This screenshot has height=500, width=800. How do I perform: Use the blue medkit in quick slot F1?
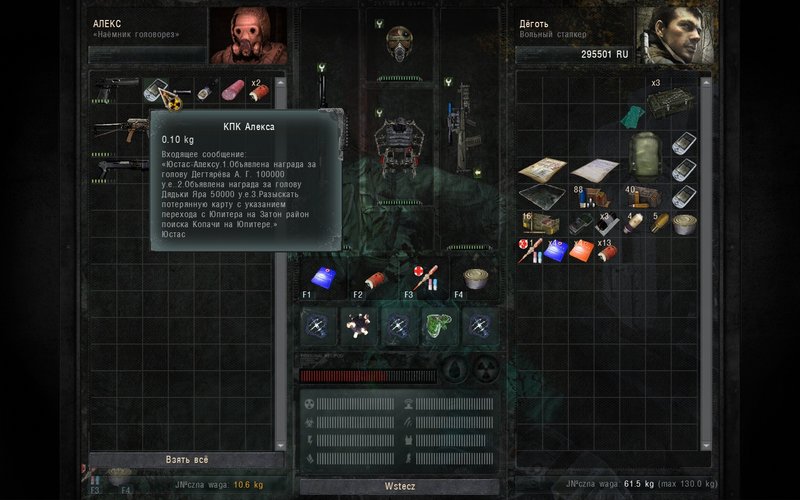(x=320, y=275)
